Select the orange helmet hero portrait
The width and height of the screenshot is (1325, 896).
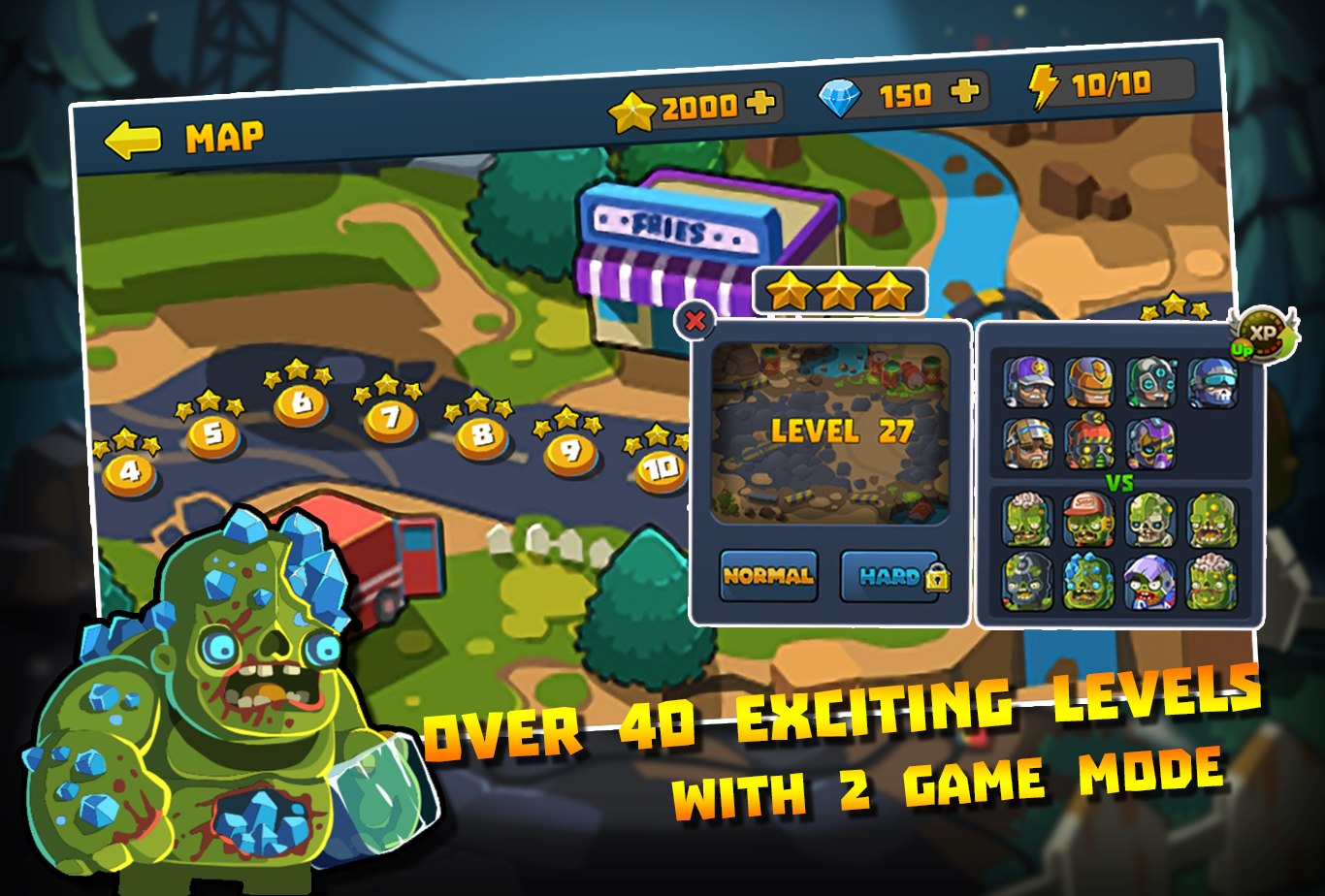pos(1090,380)
